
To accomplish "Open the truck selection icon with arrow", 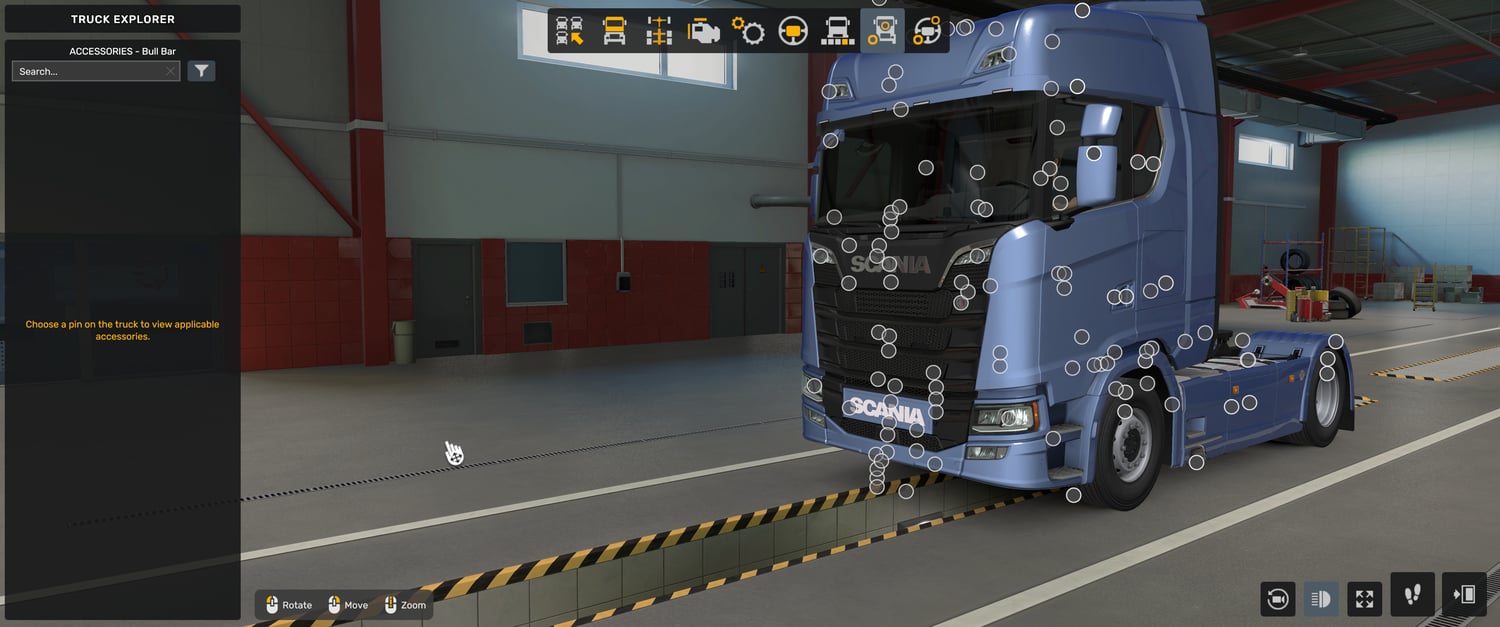I will [x=570, y=31].
